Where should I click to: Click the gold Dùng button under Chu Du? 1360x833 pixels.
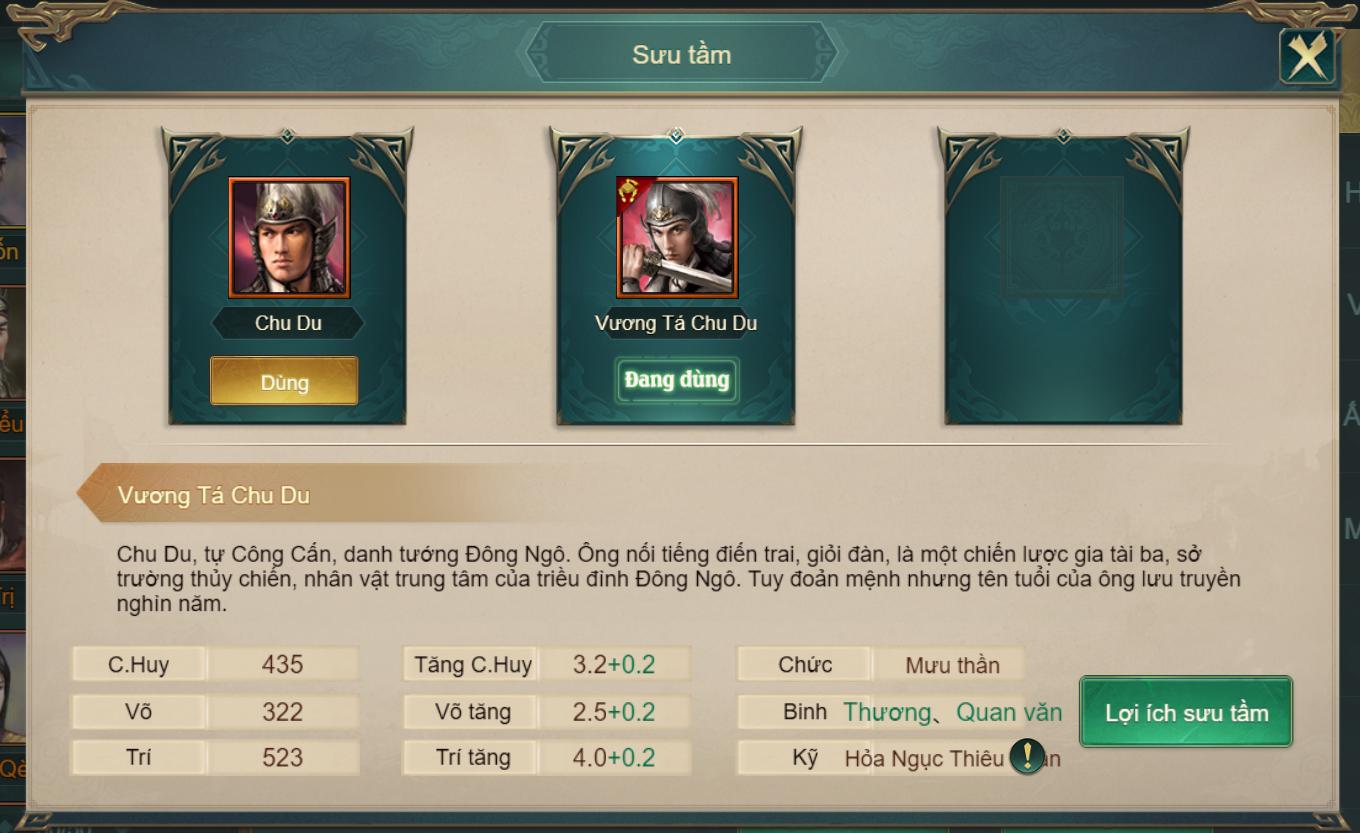pyautogui.click(x=284, y=382)
